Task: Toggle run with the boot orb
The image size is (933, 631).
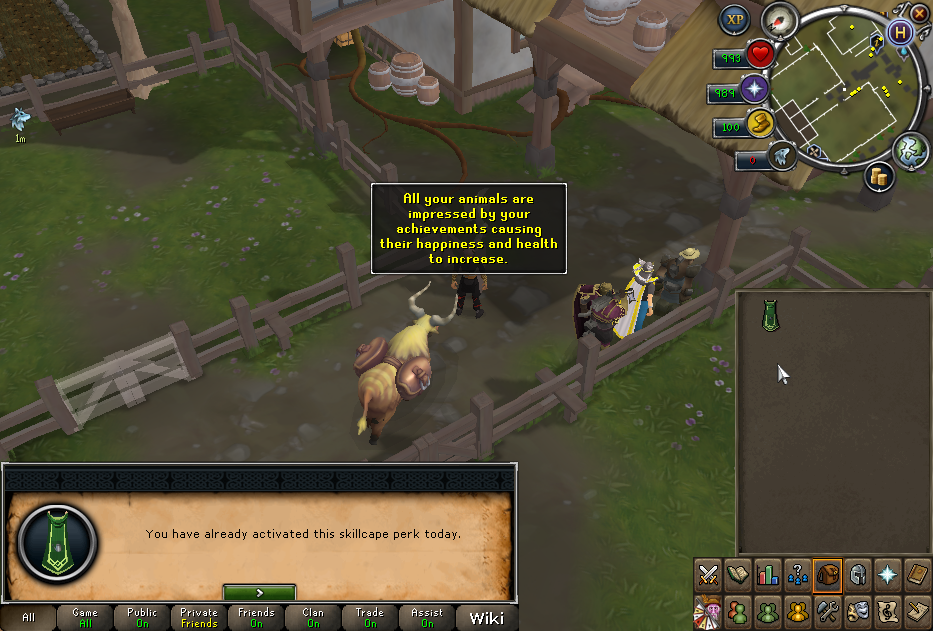Action: (759, 123)
